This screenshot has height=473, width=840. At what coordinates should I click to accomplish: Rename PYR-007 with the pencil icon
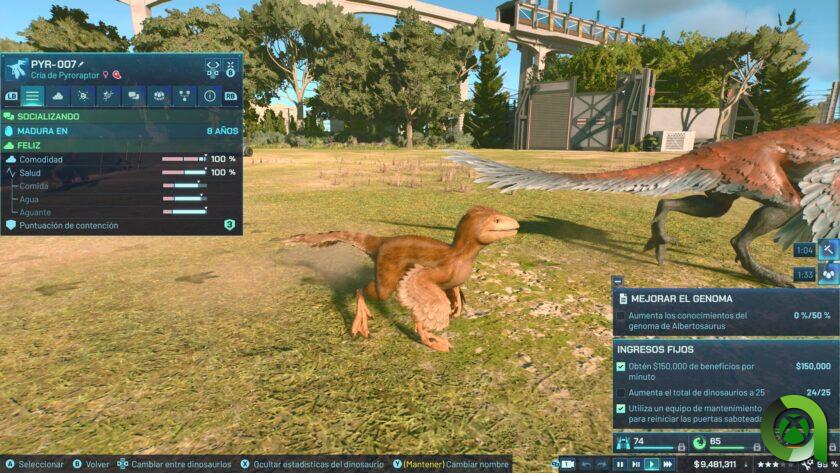[x=82, y=64]
